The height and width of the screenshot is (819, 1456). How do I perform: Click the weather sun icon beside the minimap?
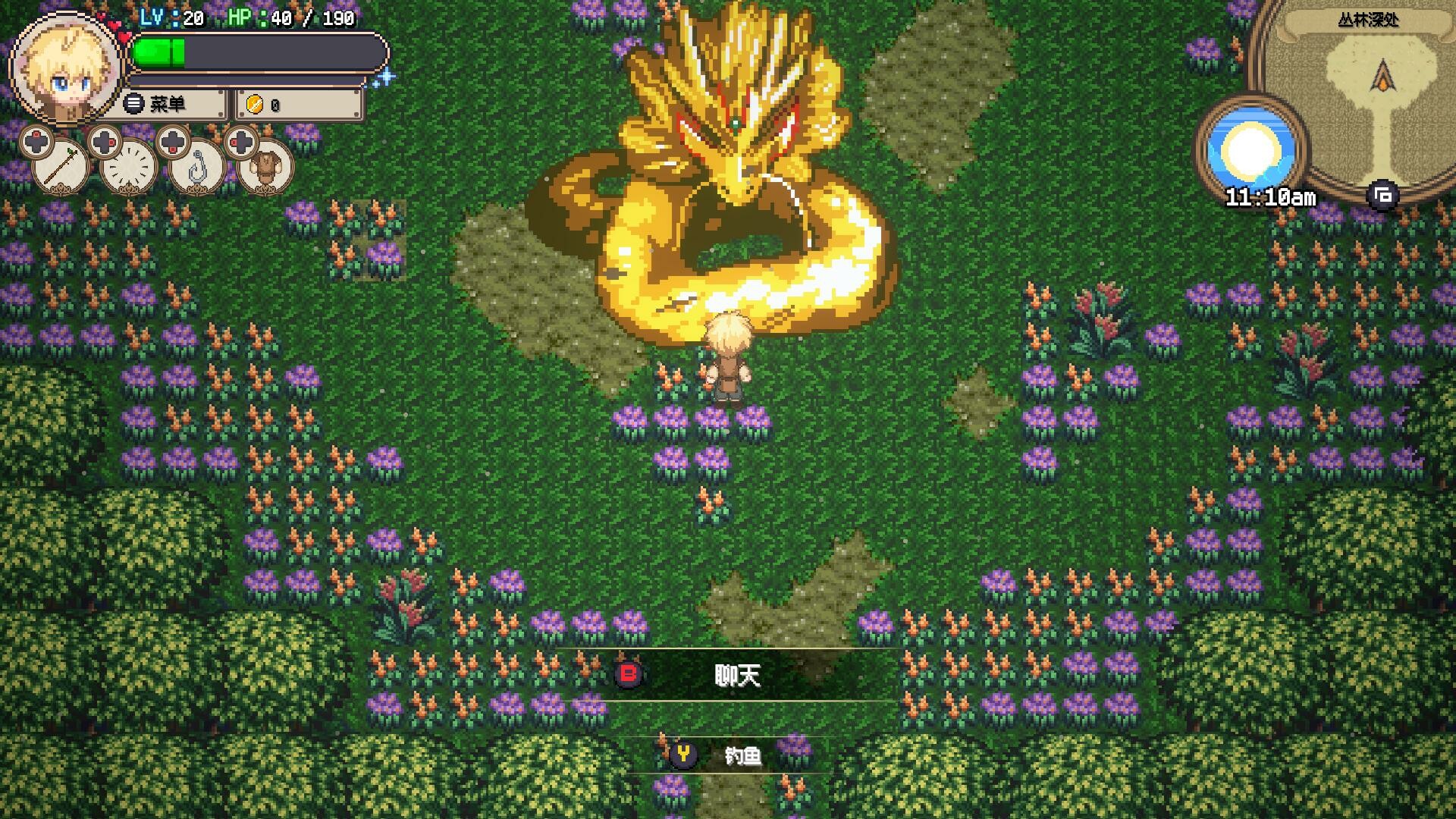[1249, 146]
